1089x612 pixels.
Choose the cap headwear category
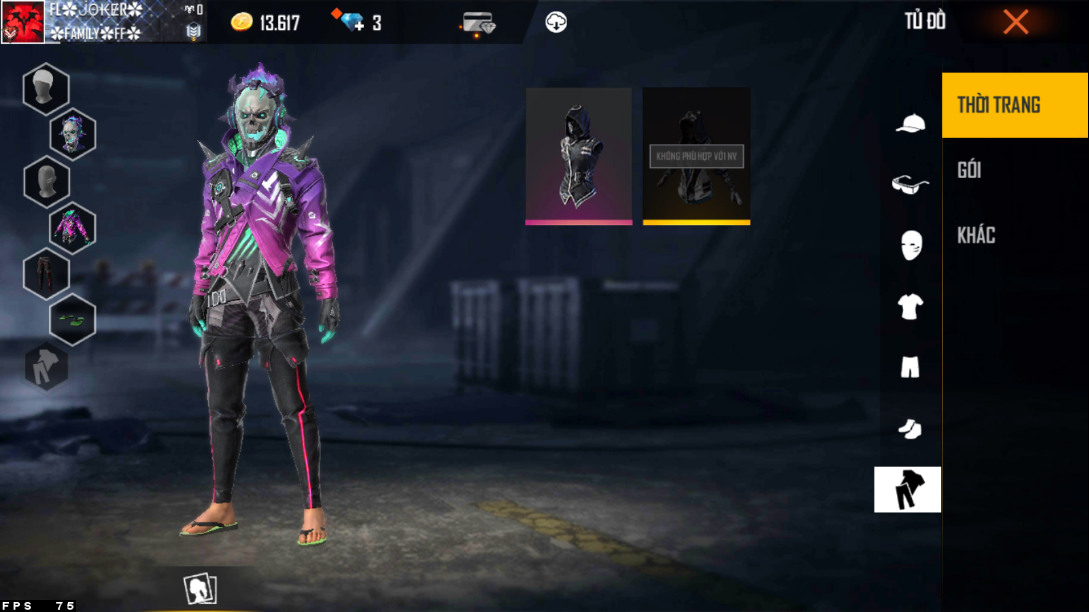(909, 123)
